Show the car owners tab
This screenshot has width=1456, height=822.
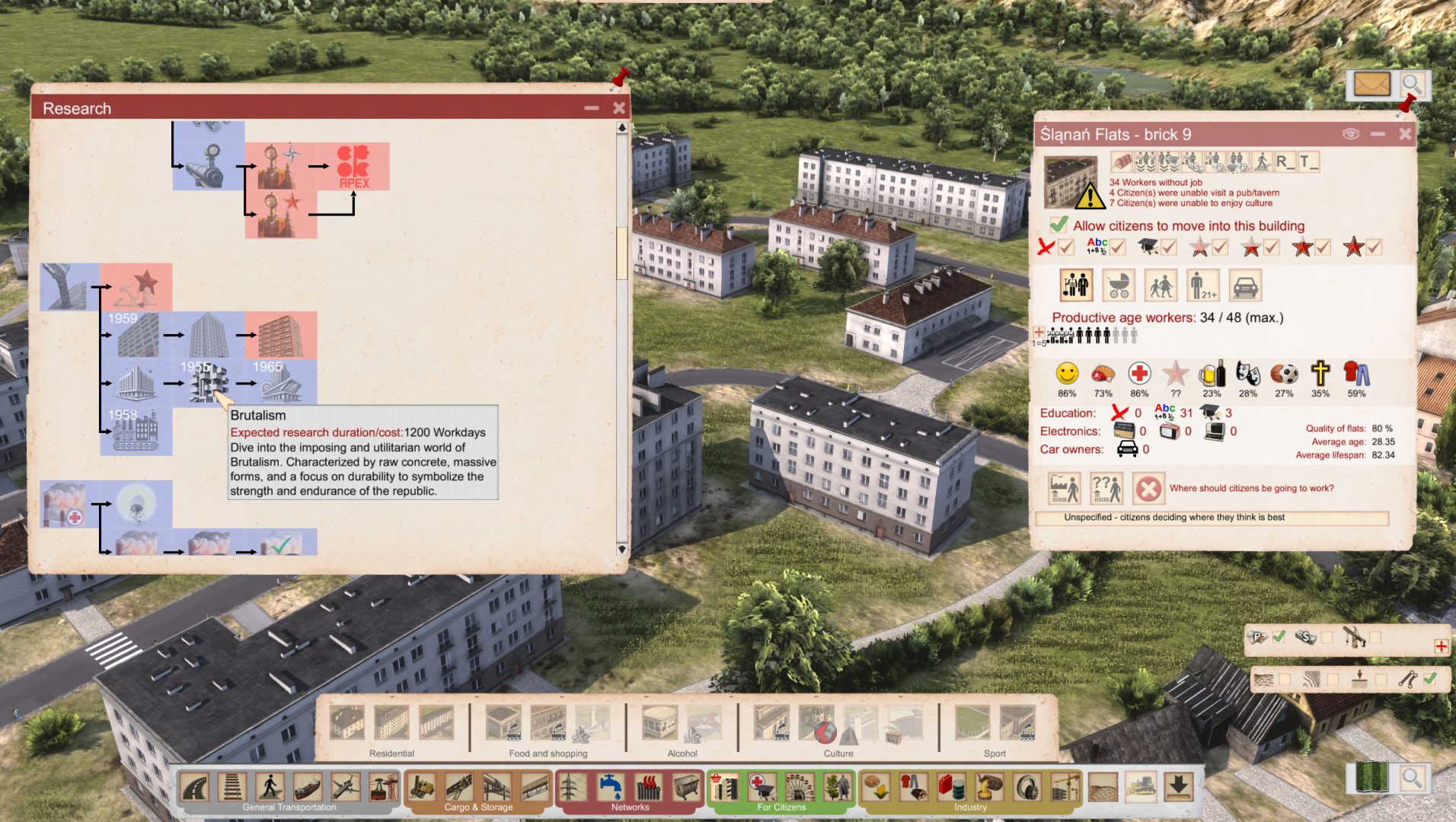pyautogui.click(x=1245, y=286)
